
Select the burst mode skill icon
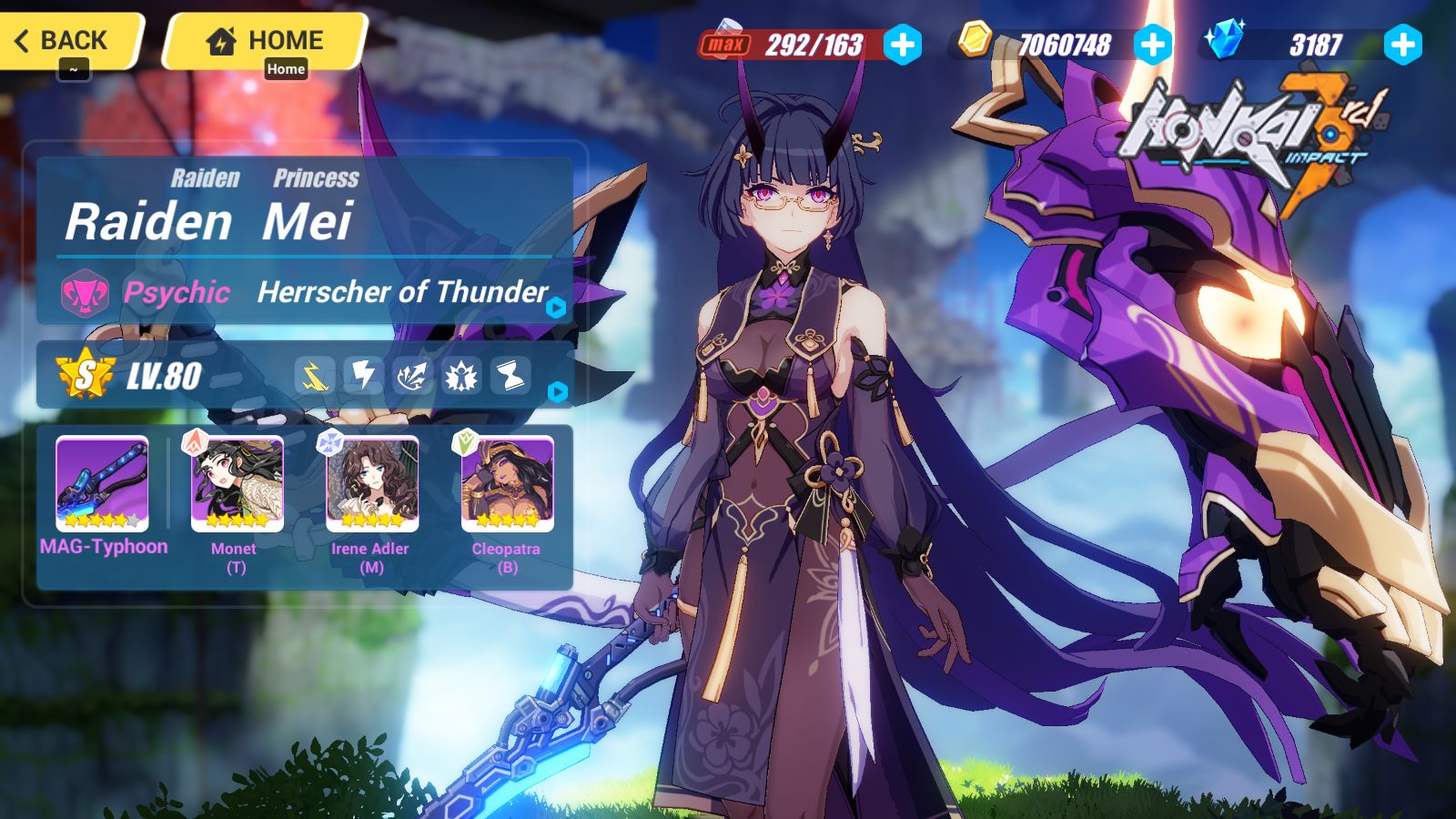[462, 375]
